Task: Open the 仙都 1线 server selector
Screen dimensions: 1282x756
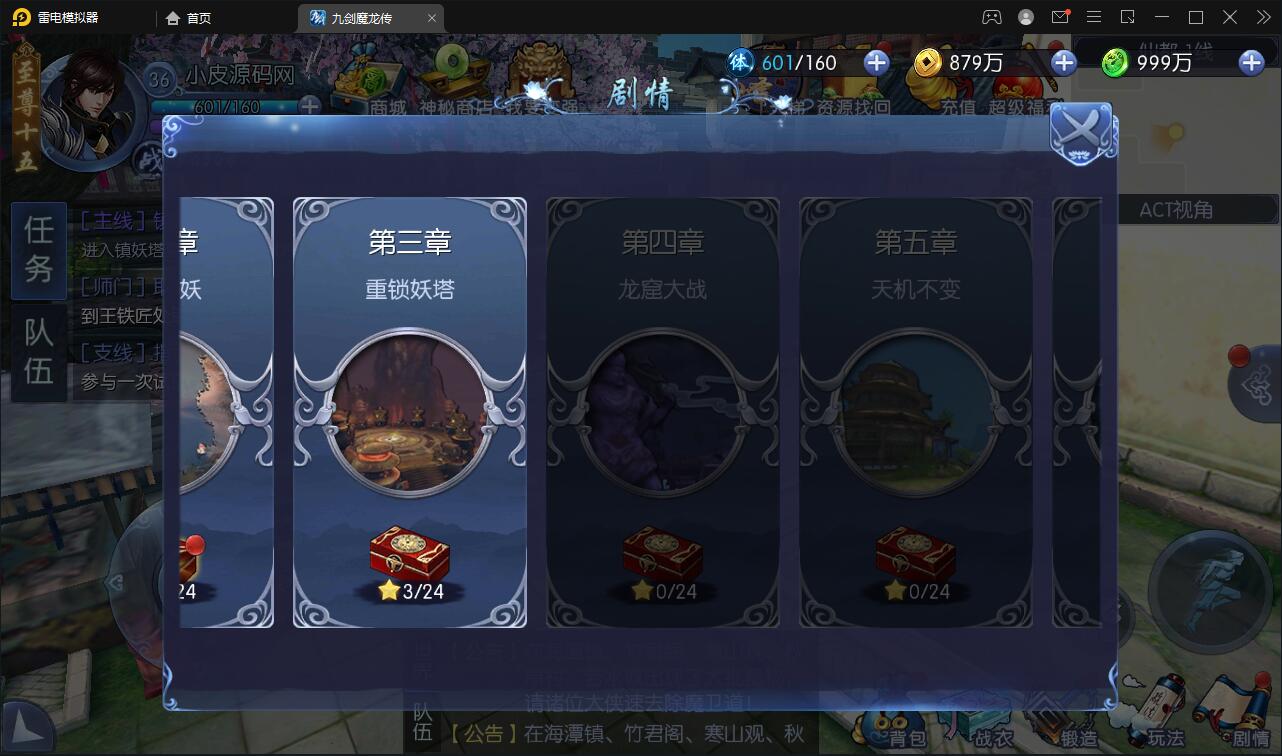Action: pos(1176,46)
